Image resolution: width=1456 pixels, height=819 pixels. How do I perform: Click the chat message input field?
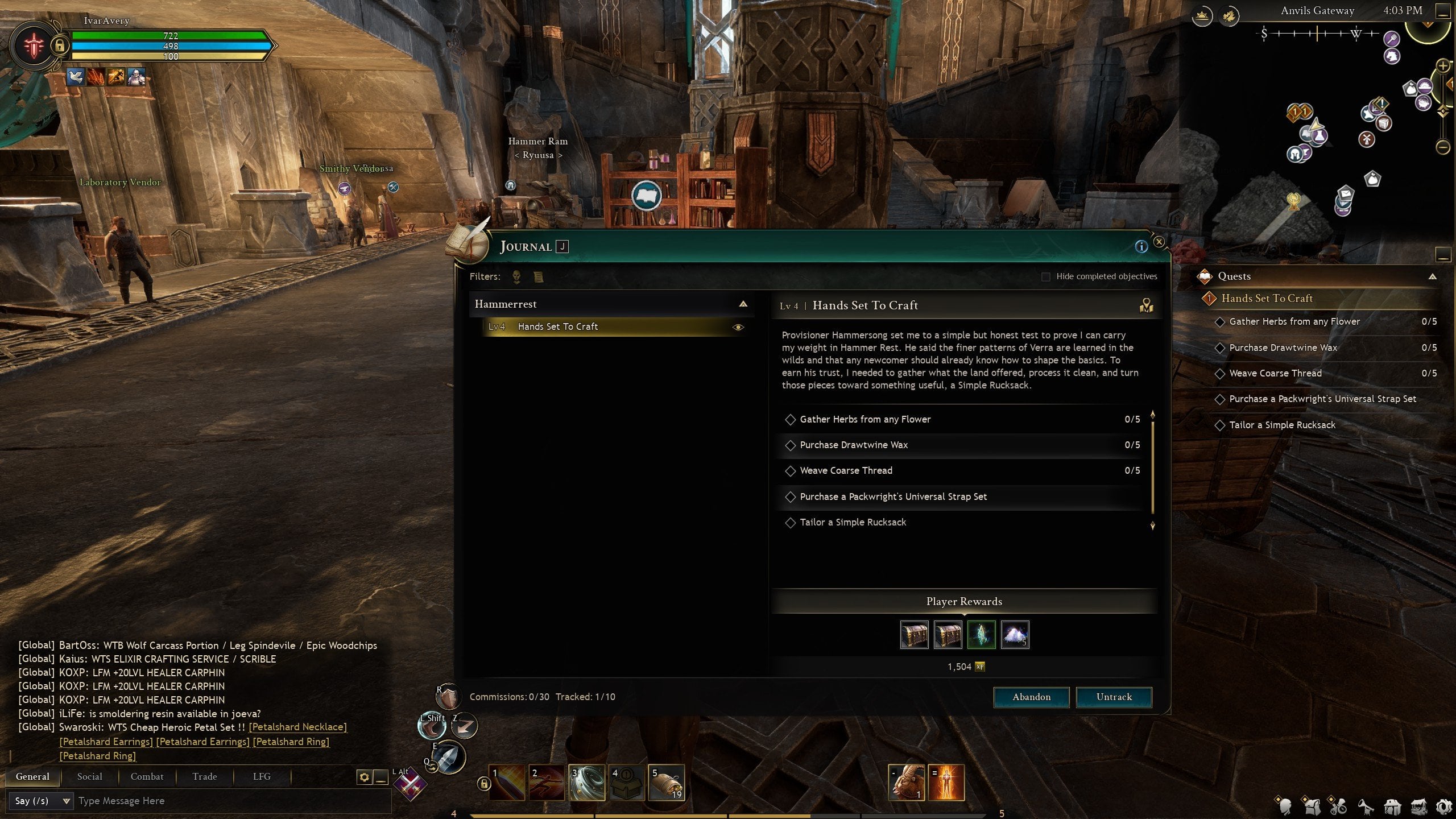[x=227, y=801]
